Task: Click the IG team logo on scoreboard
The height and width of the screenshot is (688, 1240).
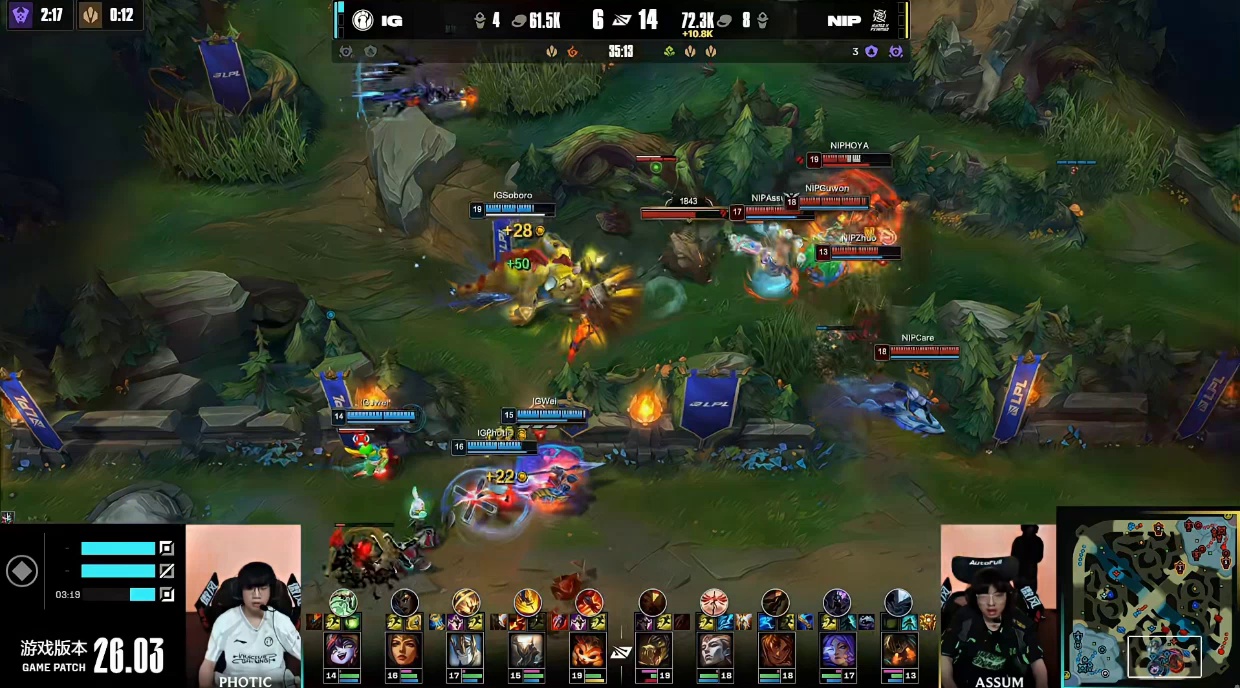Action: click(363, 20)
